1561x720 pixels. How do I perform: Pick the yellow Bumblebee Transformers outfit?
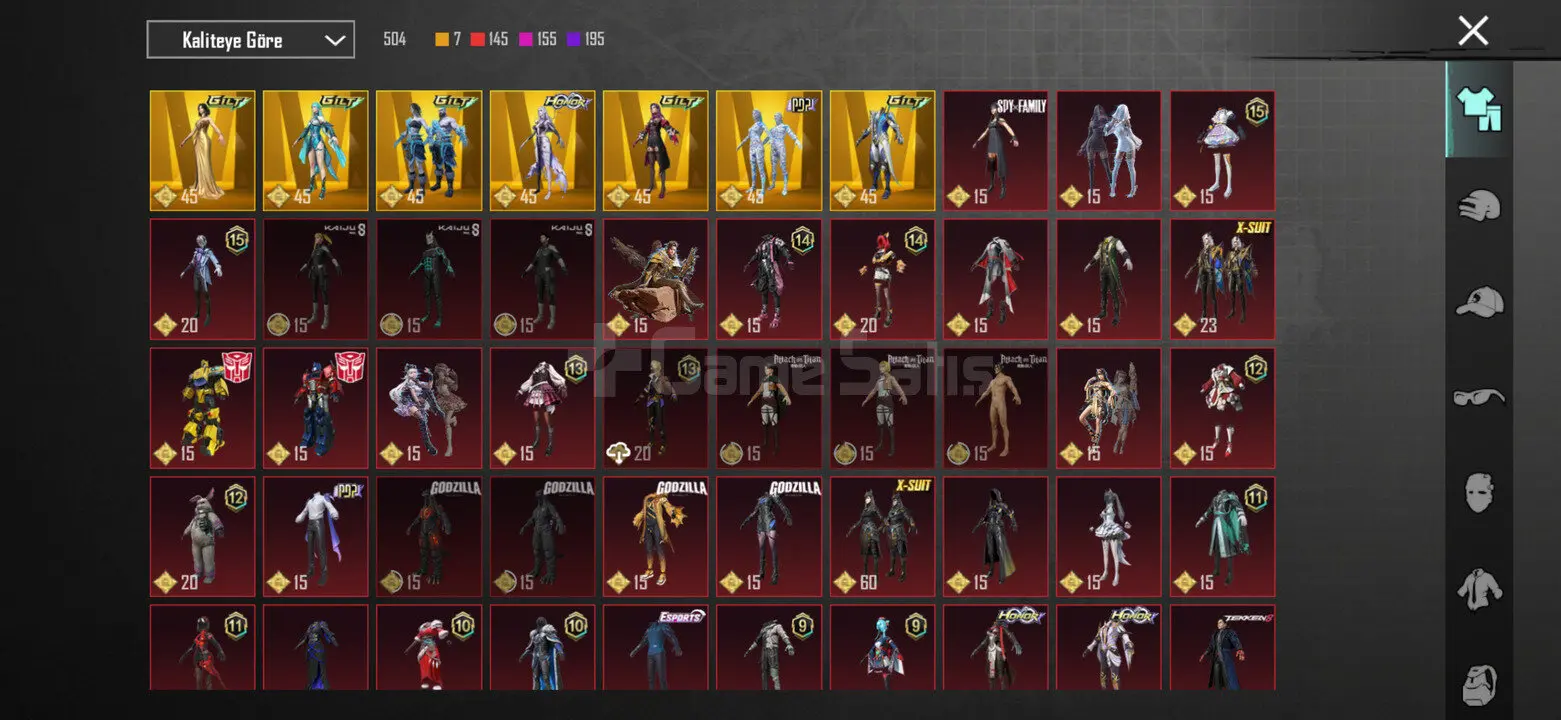tap(202, 408)
